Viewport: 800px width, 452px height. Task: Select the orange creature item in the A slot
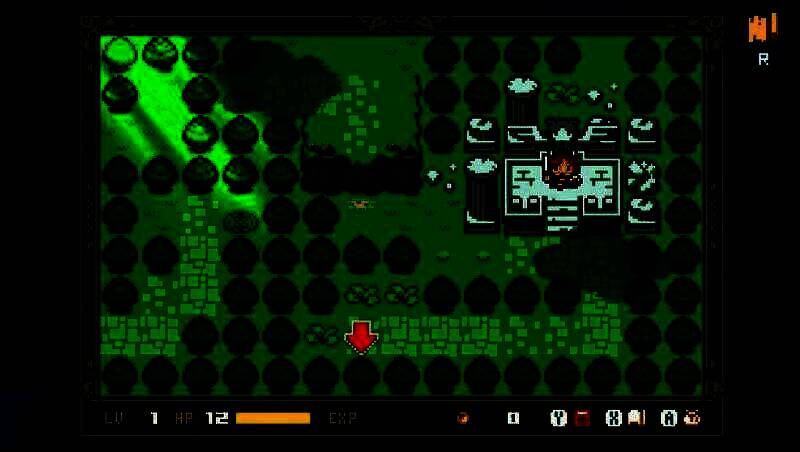691,418
